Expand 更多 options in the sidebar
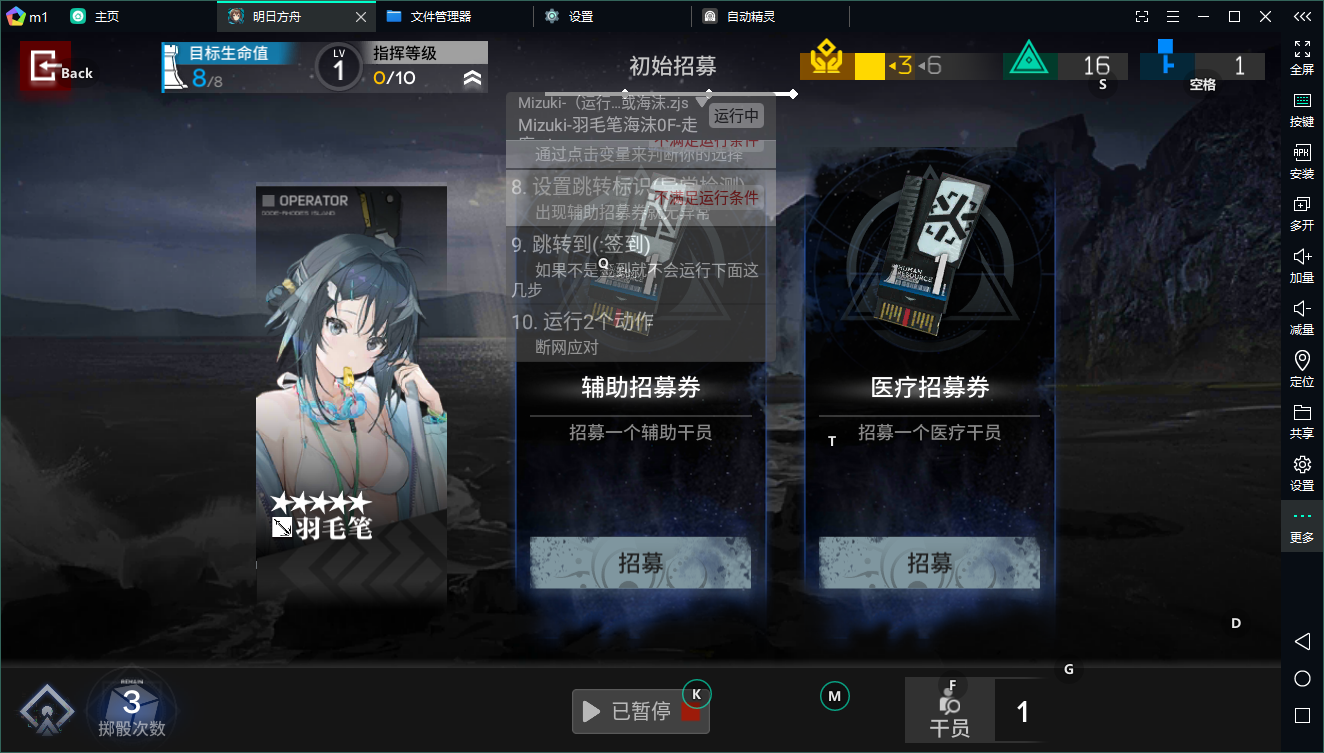The image size is (1324, 753). coord(1302,525)
